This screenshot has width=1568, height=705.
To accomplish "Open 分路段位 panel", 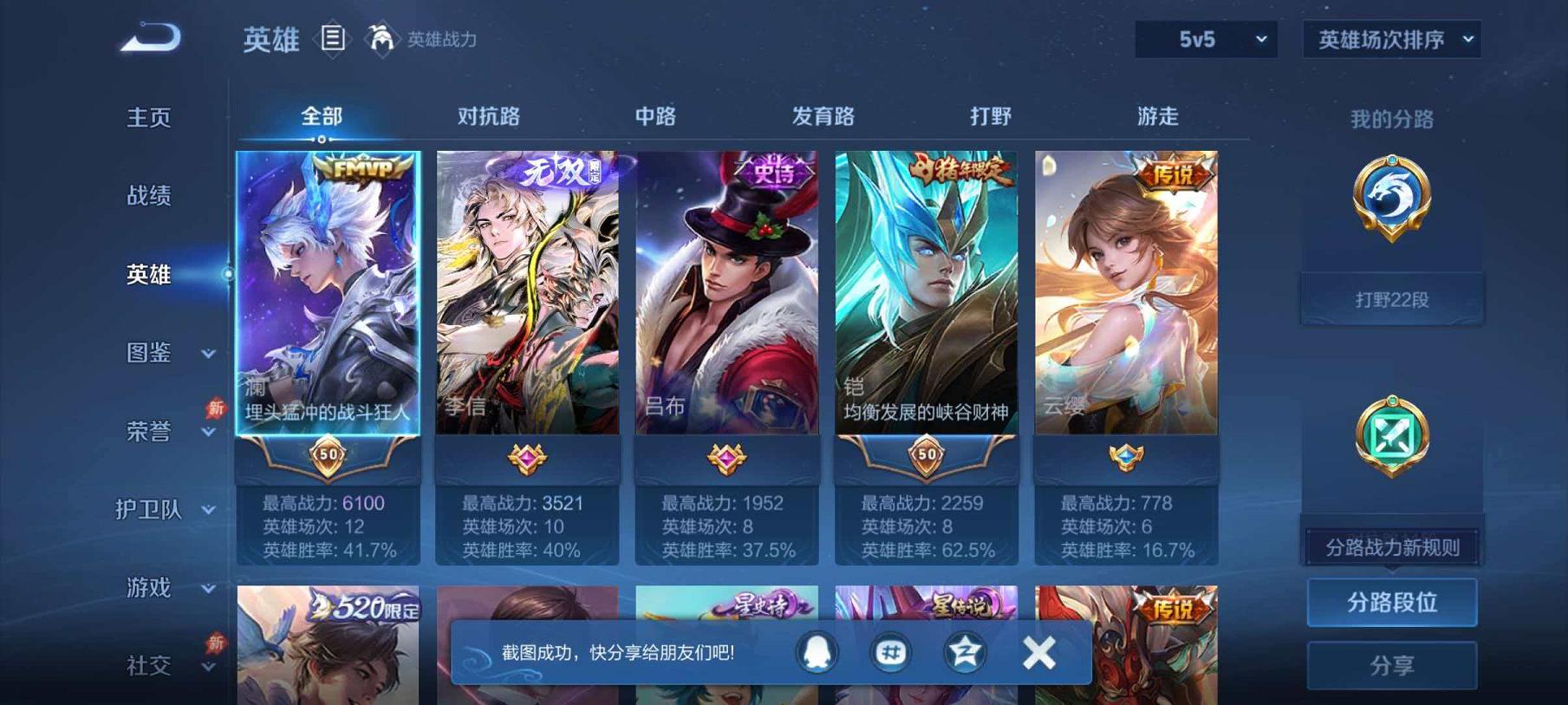I will (1391, 602).
